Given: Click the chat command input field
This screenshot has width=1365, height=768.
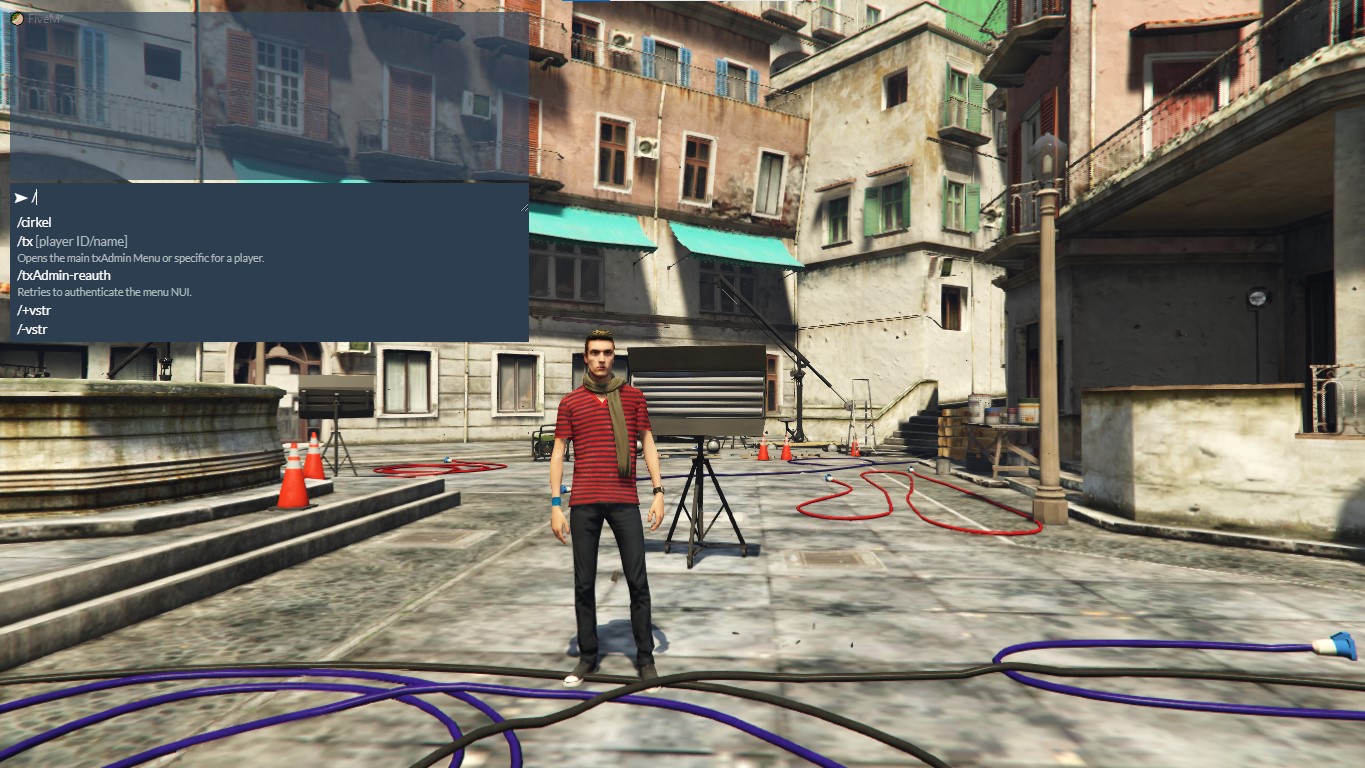Looking at the screenshot, I should (x=270, y=198).
